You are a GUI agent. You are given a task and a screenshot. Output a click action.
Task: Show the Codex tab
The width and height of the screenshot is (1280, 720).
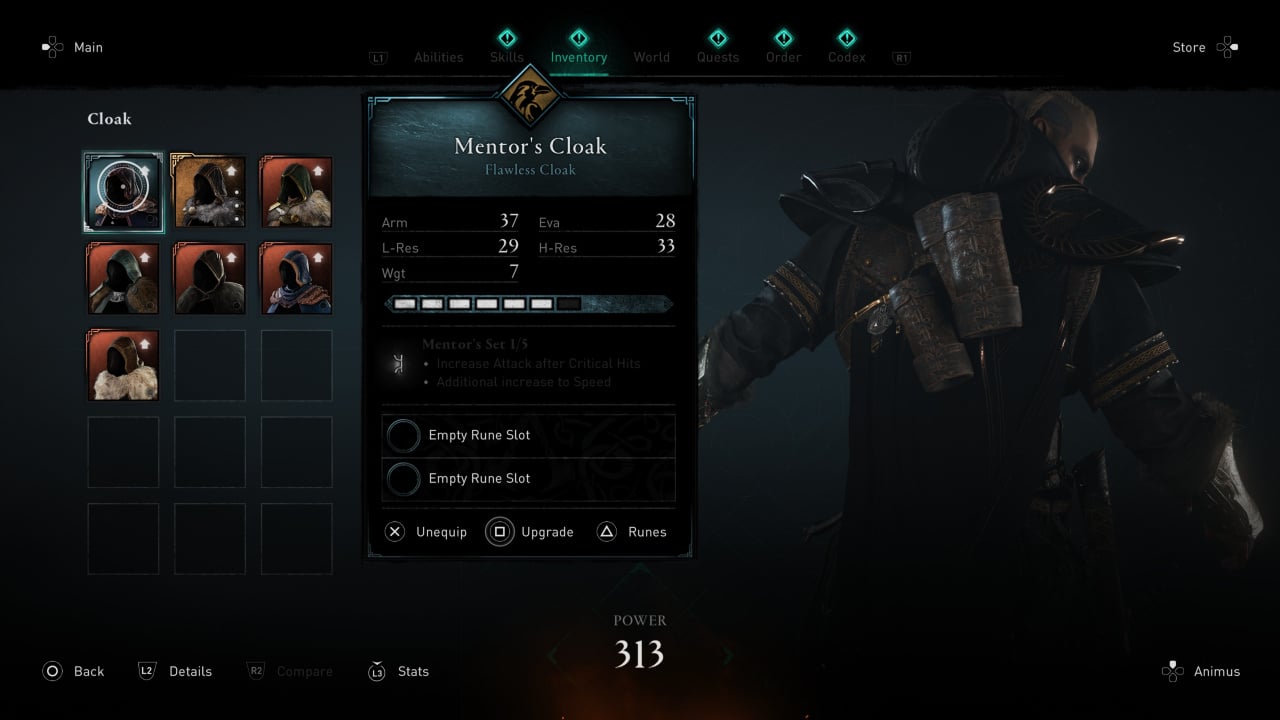point(846,57)
